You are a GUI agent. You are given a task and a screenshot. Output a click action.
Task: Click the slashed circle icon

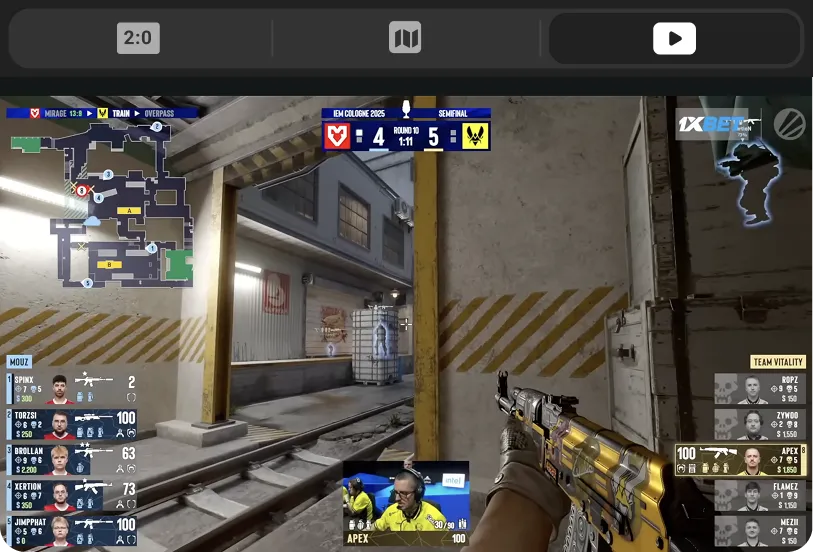coord(789,124)
